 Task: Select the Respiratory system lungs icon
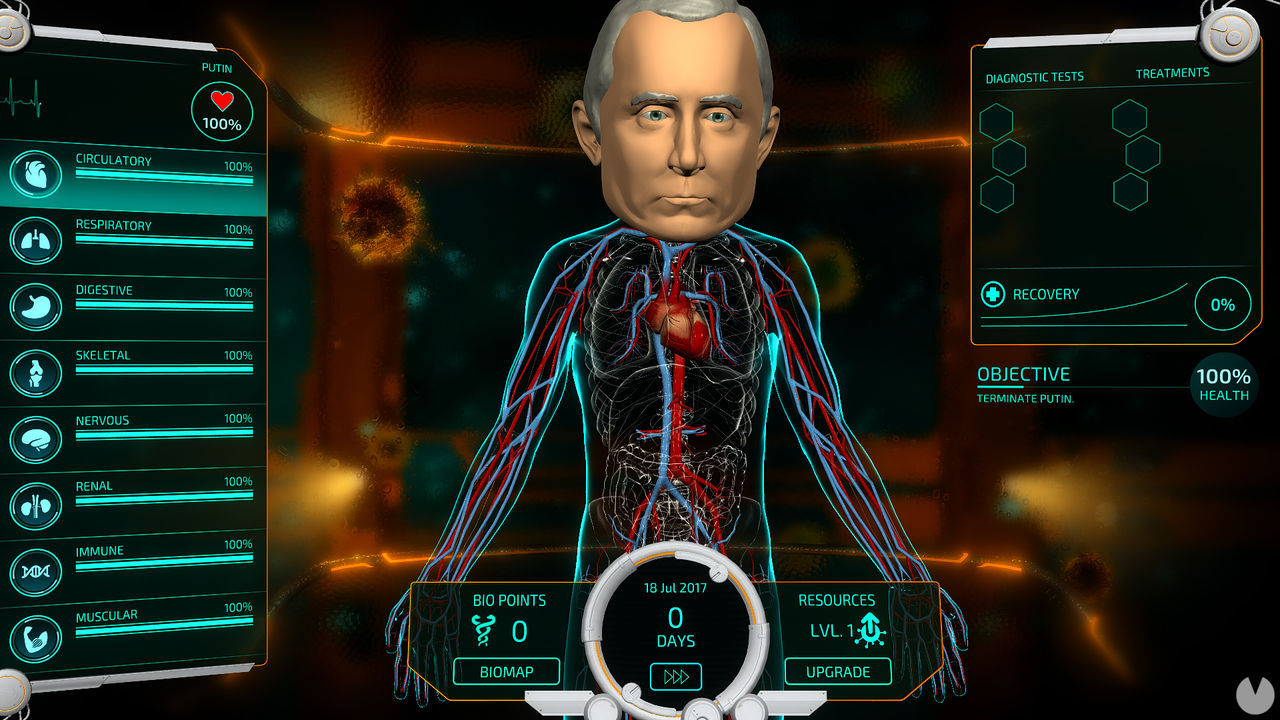[36, 240]
